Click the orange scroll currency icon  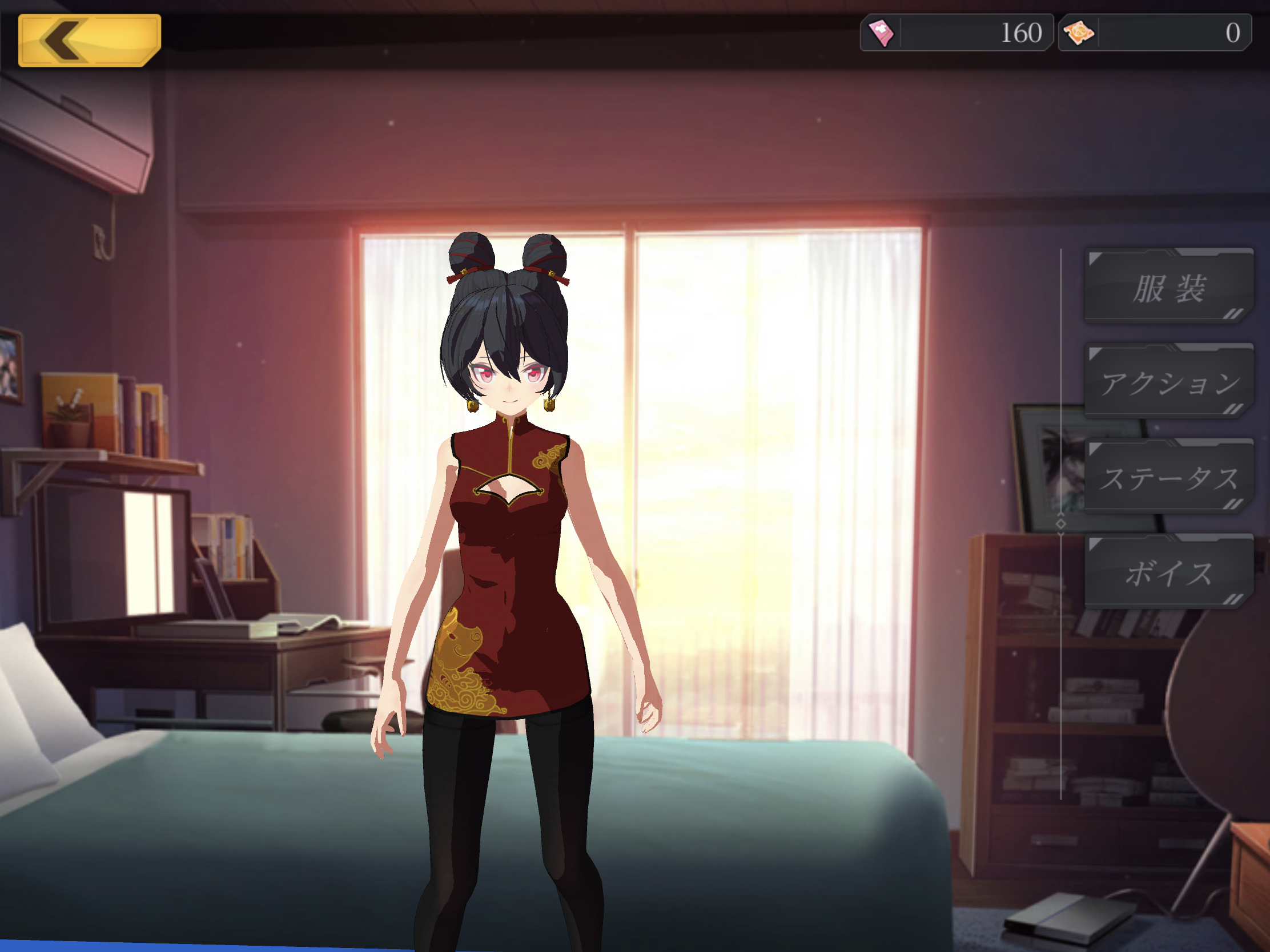click(x=1079, y=33)
